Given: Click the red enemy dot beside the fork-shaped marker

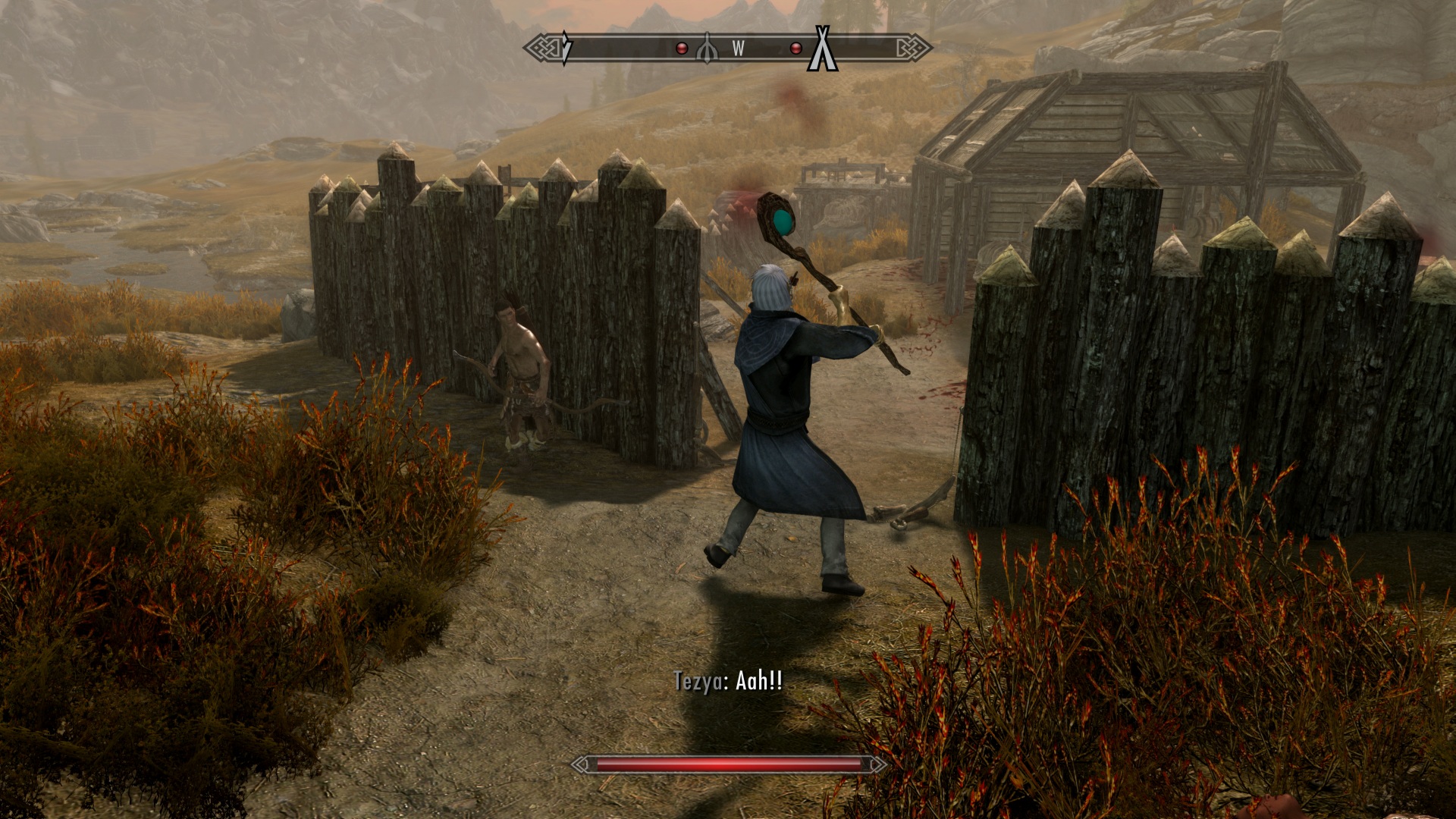Looking at the screenshot, I should [x=682, y=49].
